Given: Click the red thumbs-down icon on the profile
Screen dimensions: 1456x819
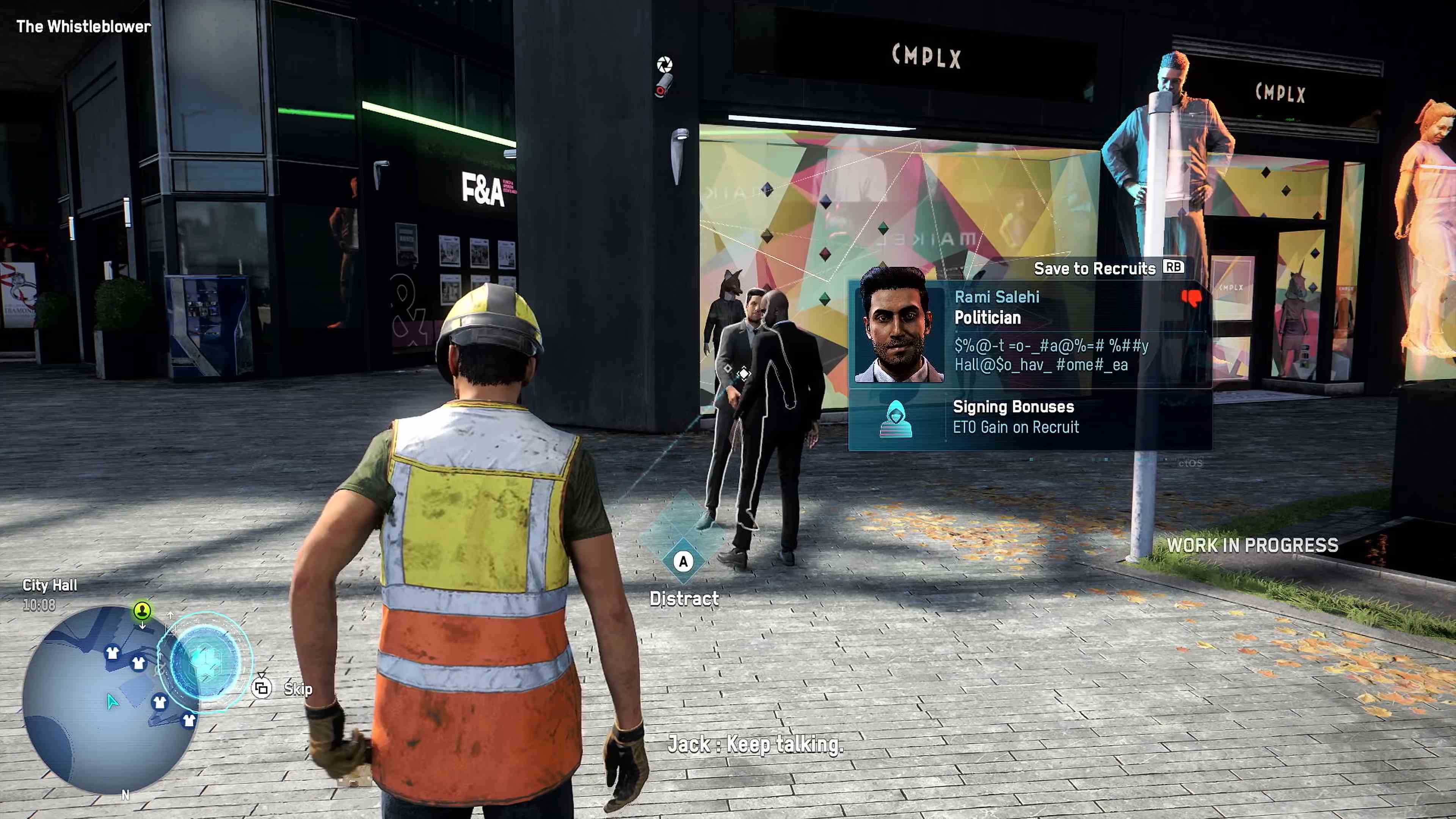Looking at the screenshot, I should (x=1191, y=298).
